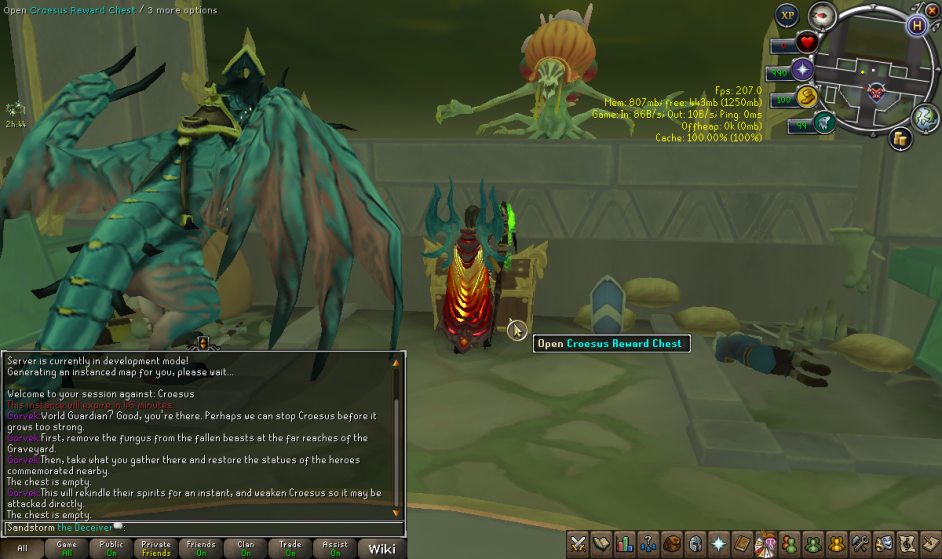The image size is (942, 559).
Task: Switch to the Game chat tab
Action: pyautogui.click(x=68, y=548)
